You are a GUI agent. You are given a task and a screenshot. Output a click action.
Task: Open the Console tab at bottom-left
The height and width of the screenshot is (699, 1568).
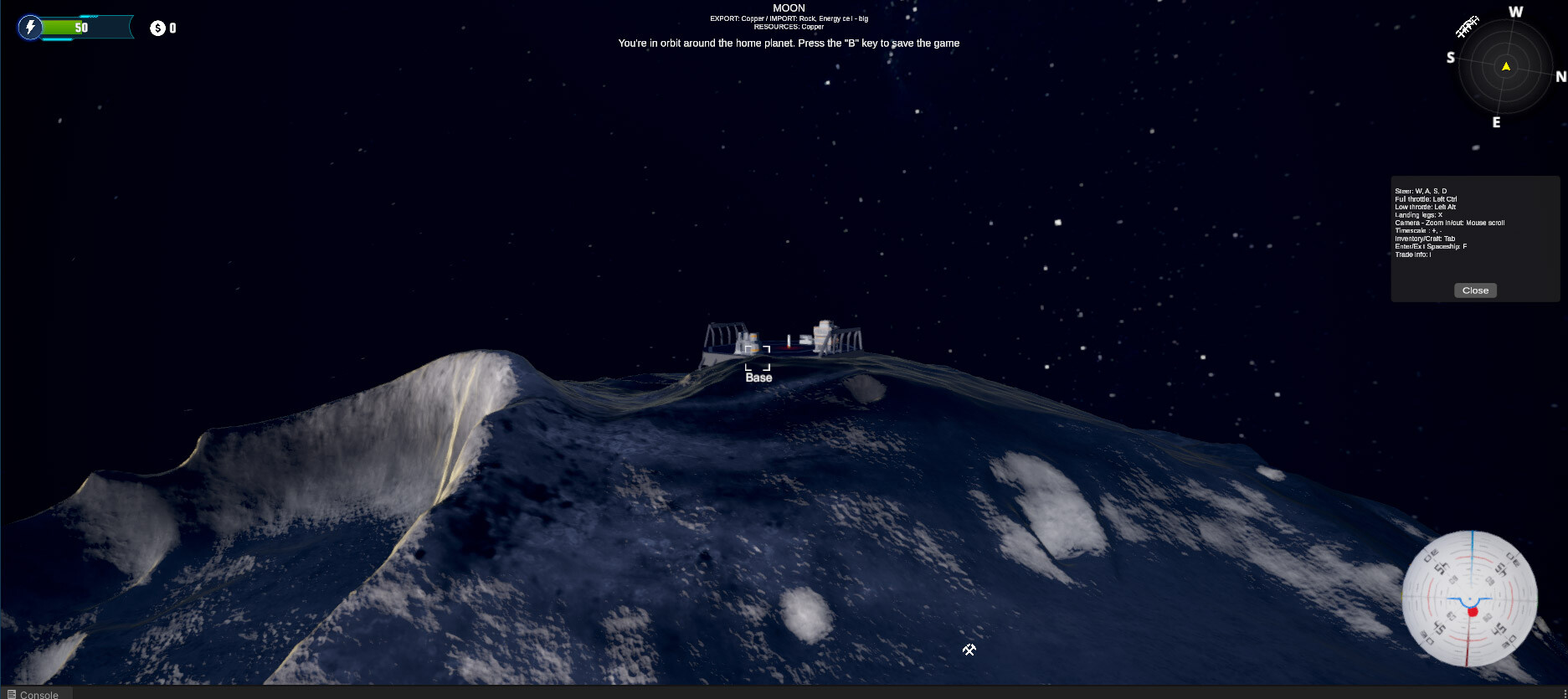[x=33, y=694]
